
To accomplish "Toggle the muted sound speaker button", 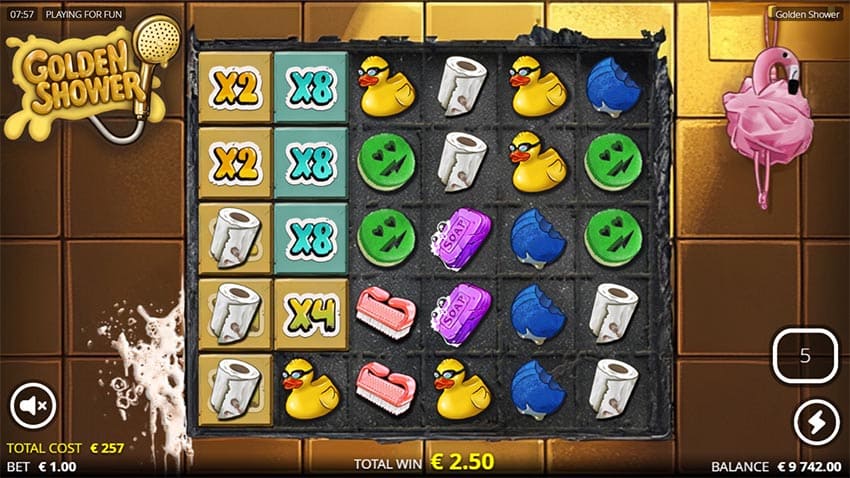I will (32, 406).
